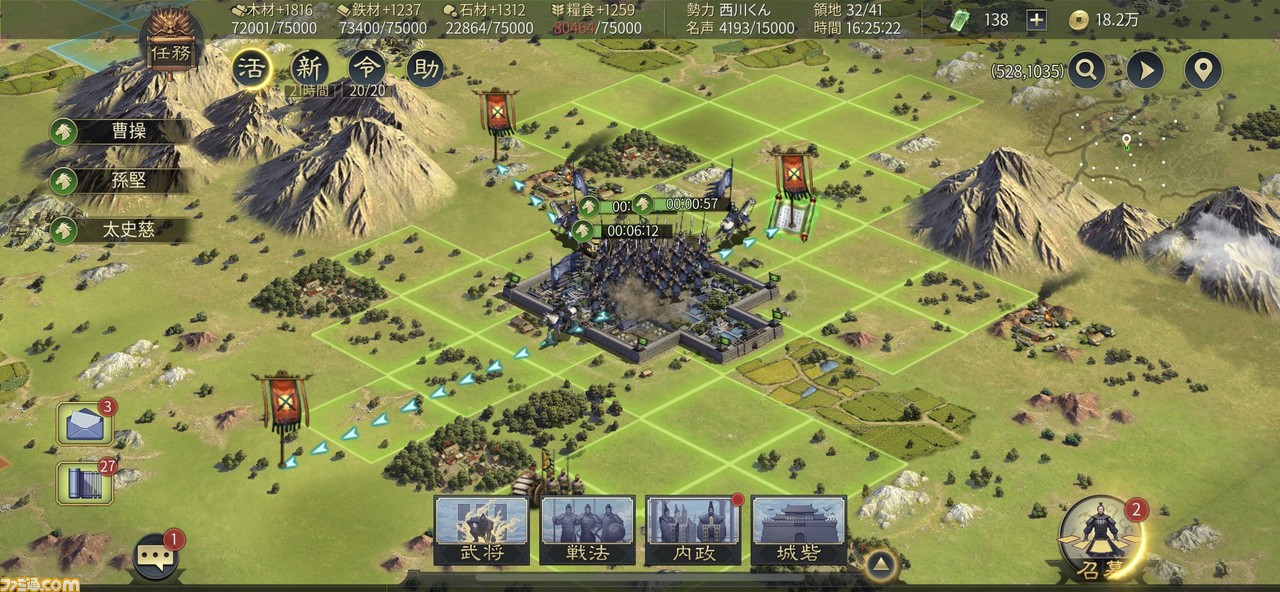Open the 新 round button

[309, 68]
